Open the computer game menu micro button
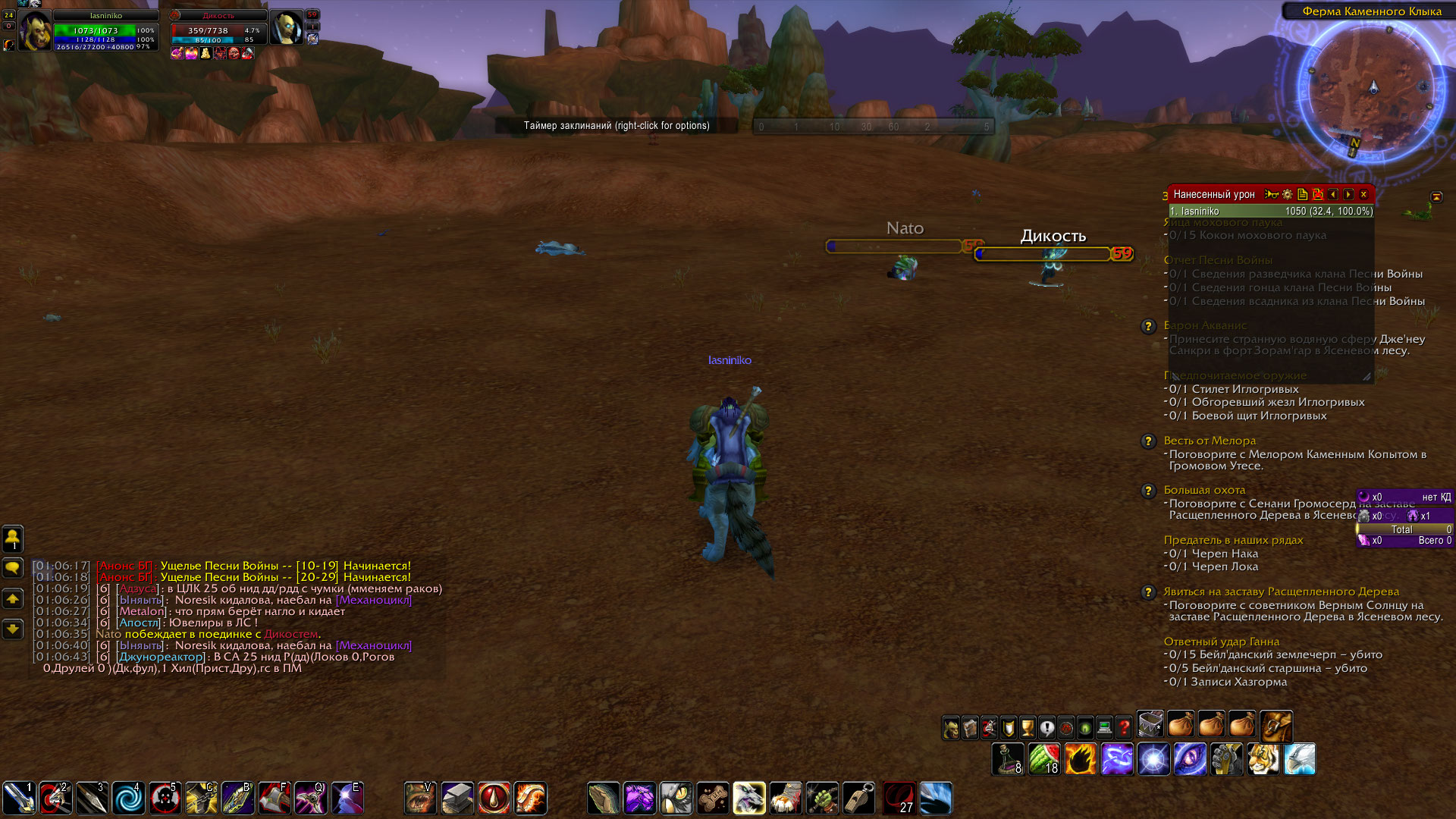The image size is (1456, 819). point(1105,729)
